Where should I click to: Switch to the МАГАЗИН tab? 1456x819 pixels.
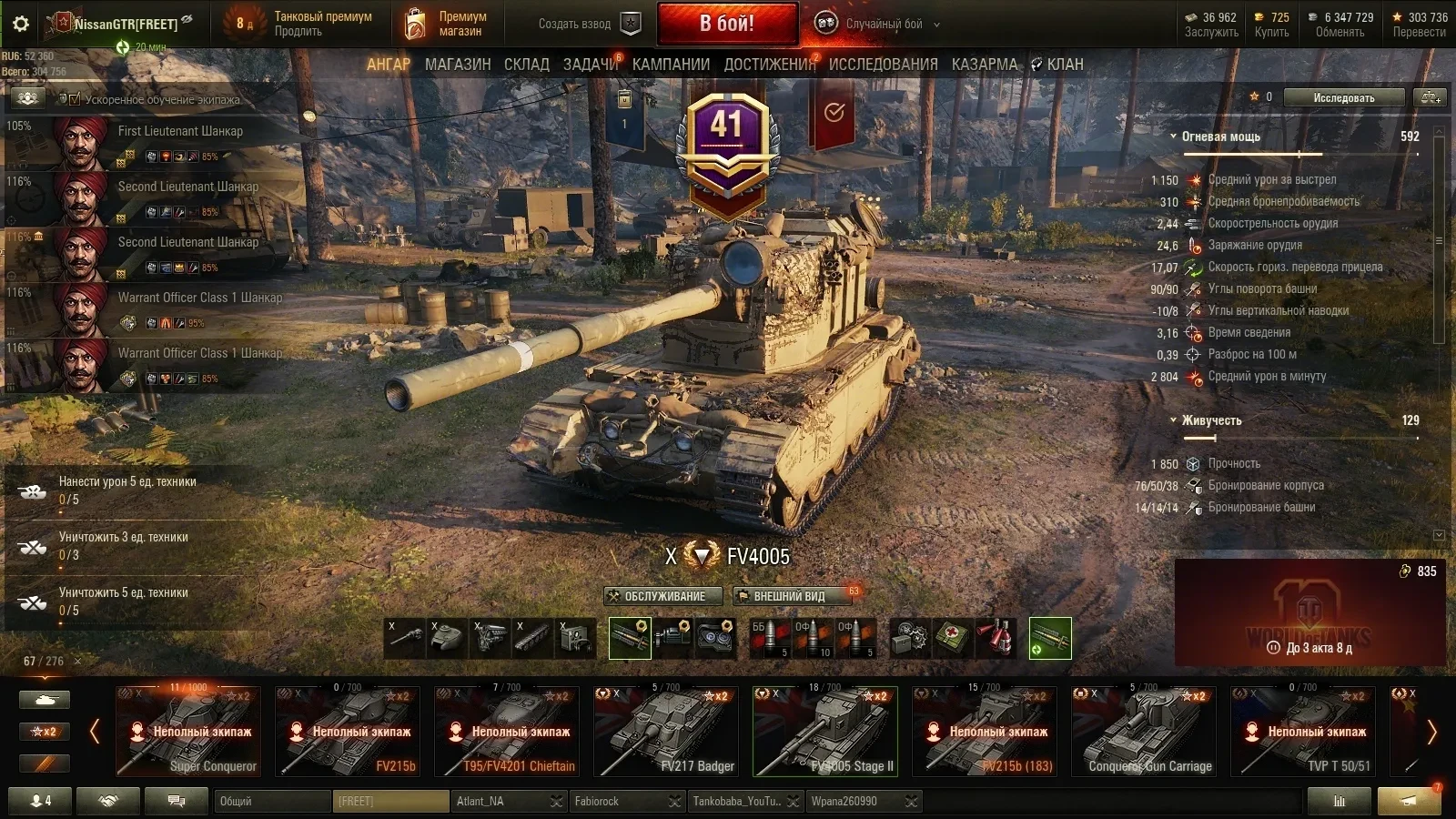coord(458,65)
